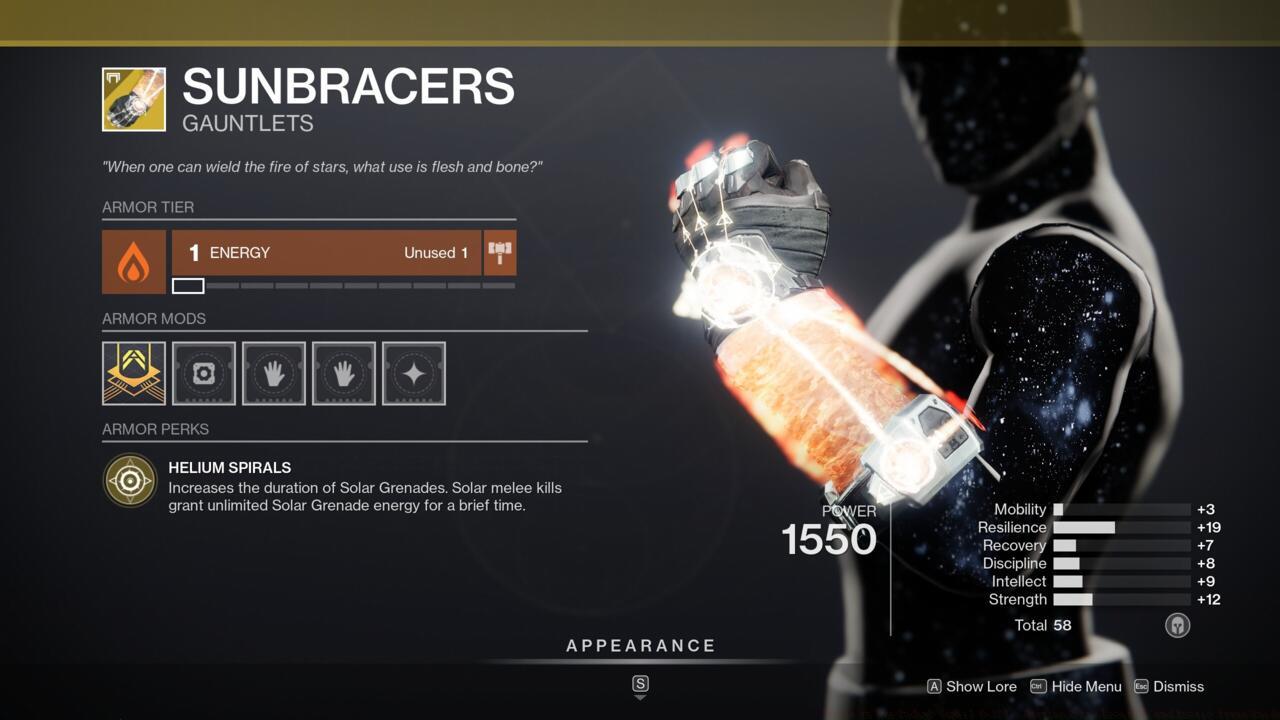This screenshot has width=1280, height=720.
Task: Open the equipped exotic armor mod
Action: click(133, 373)
